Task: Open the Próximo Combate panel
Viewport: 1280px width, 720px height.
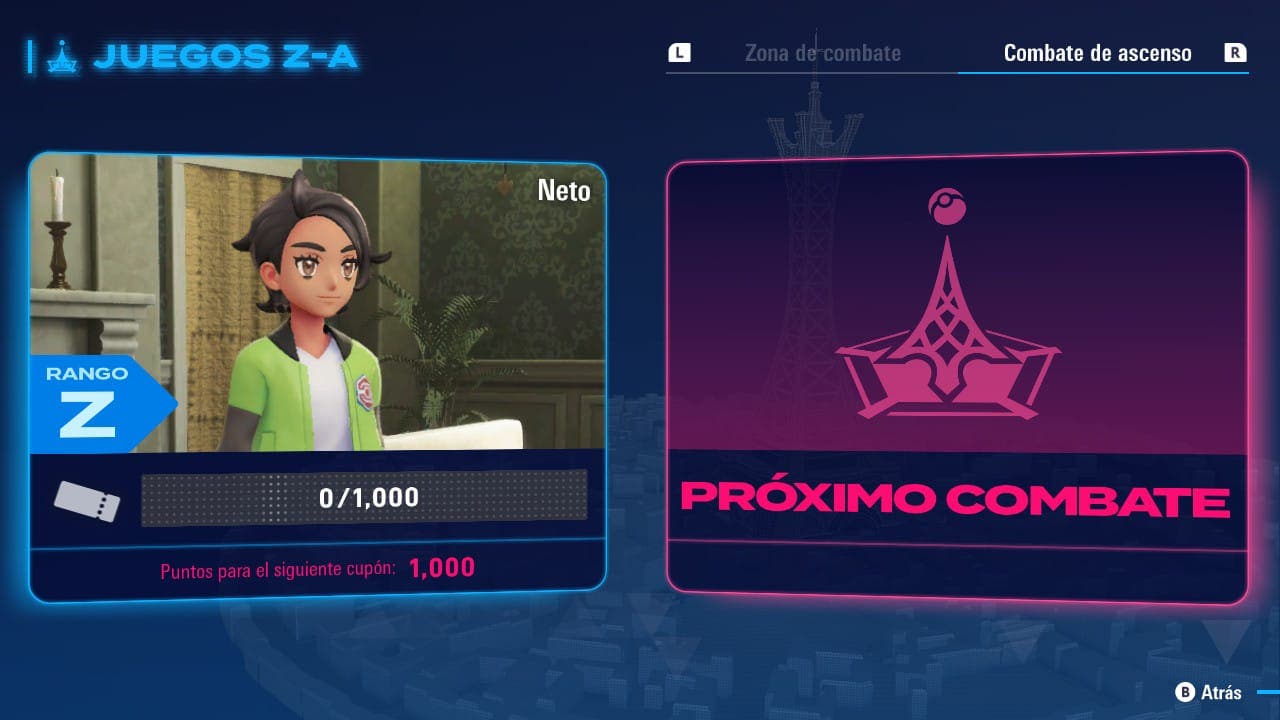Action: tap(957, 378)
